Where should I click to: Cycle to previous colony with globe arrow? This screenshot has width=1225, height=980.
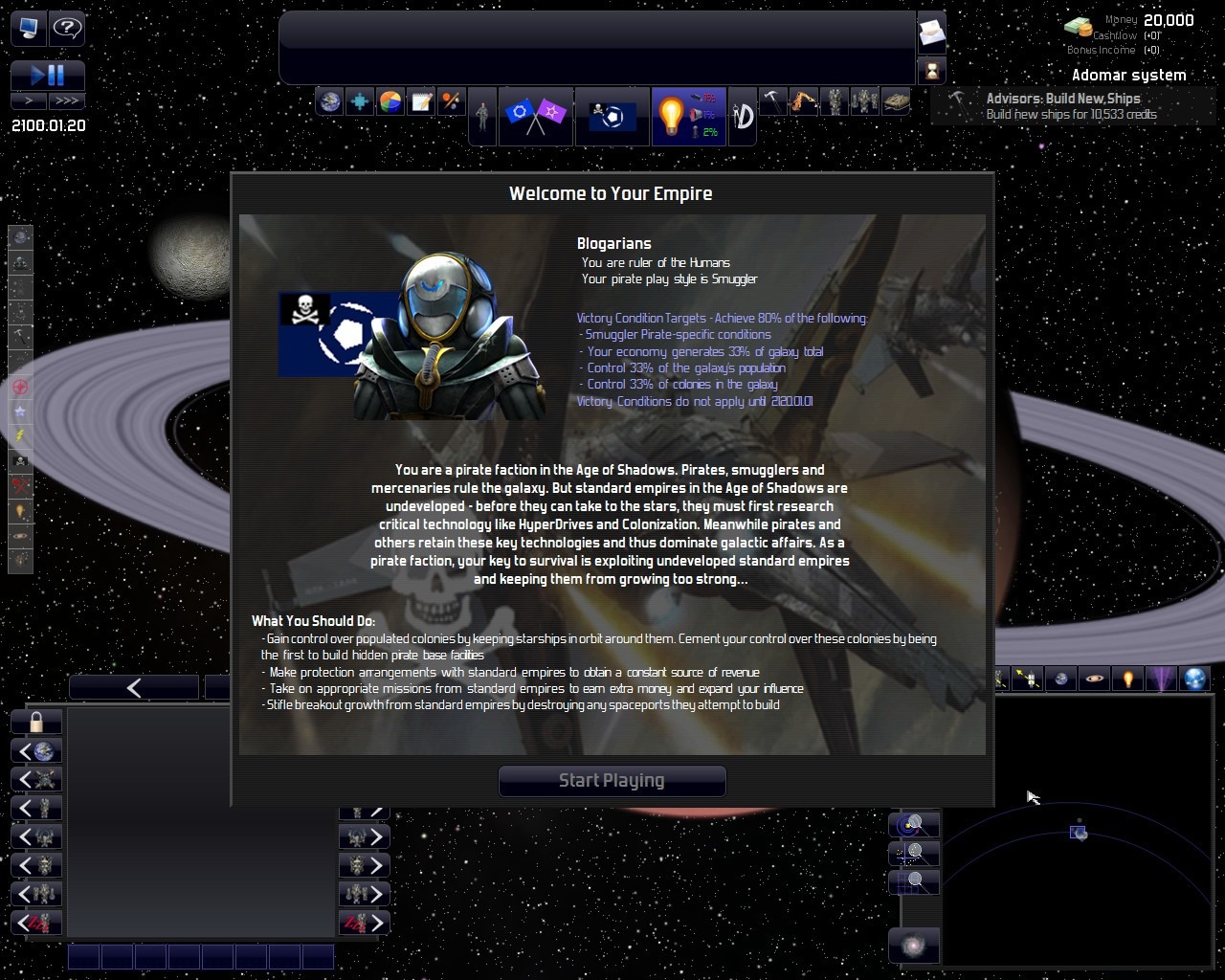36,751
